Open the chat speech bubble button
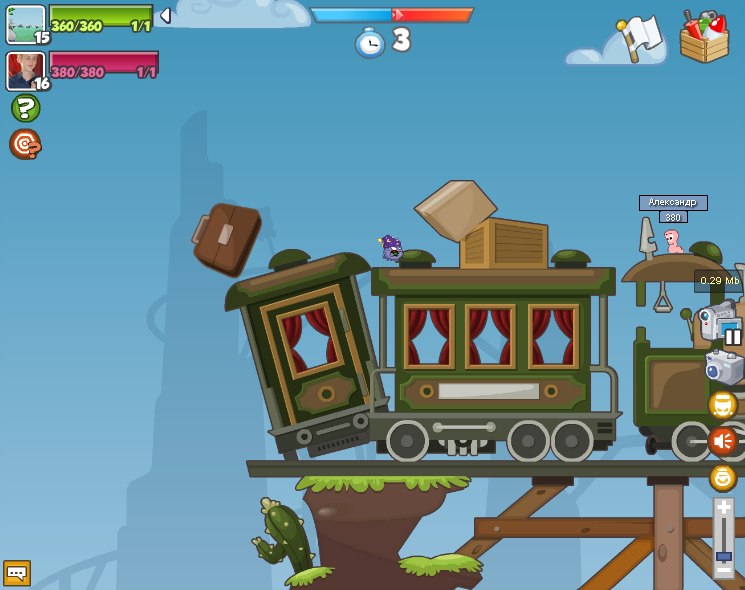Screen dimensions: 745x590 pyautogui.click(x=17, y=573)
